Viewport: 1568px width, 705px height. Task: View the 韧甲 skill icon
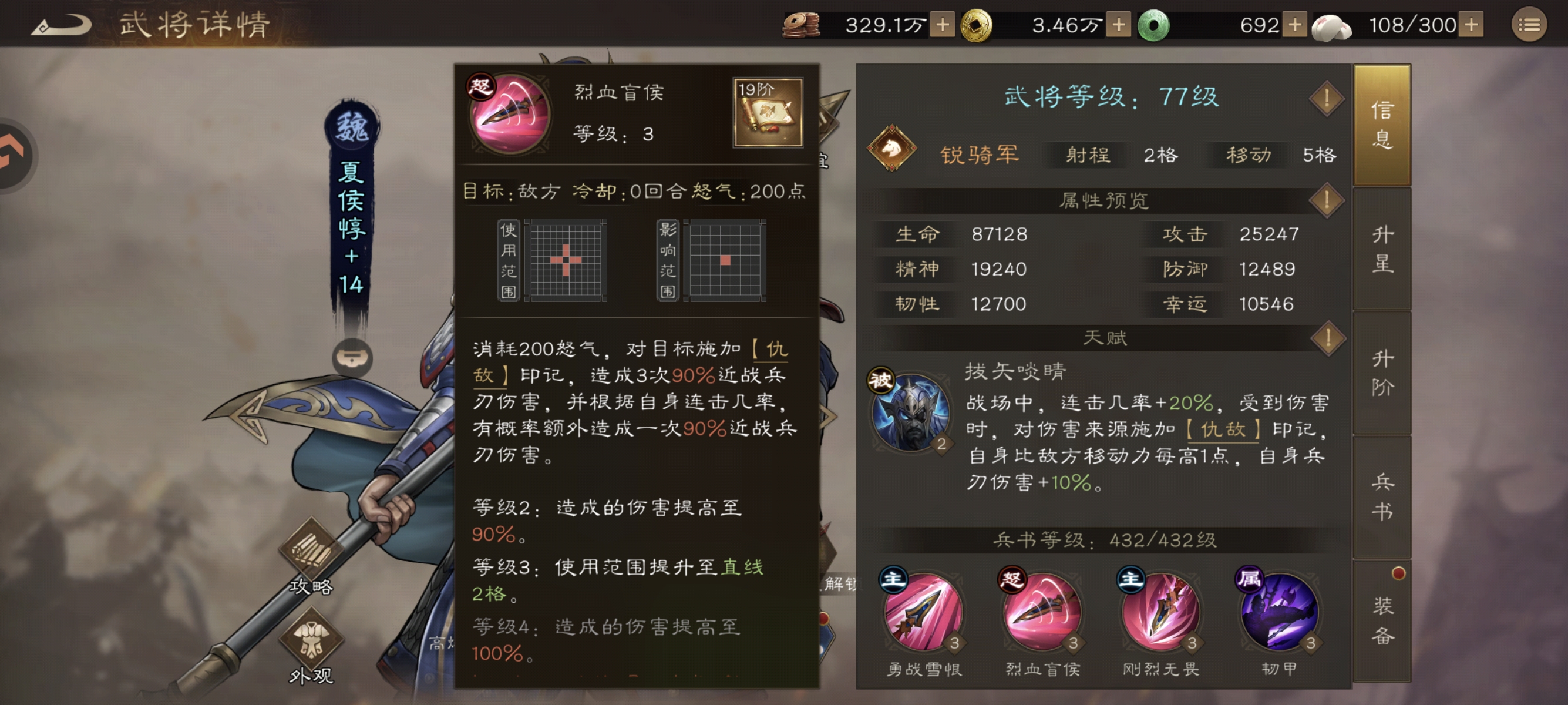point(1279,615)
